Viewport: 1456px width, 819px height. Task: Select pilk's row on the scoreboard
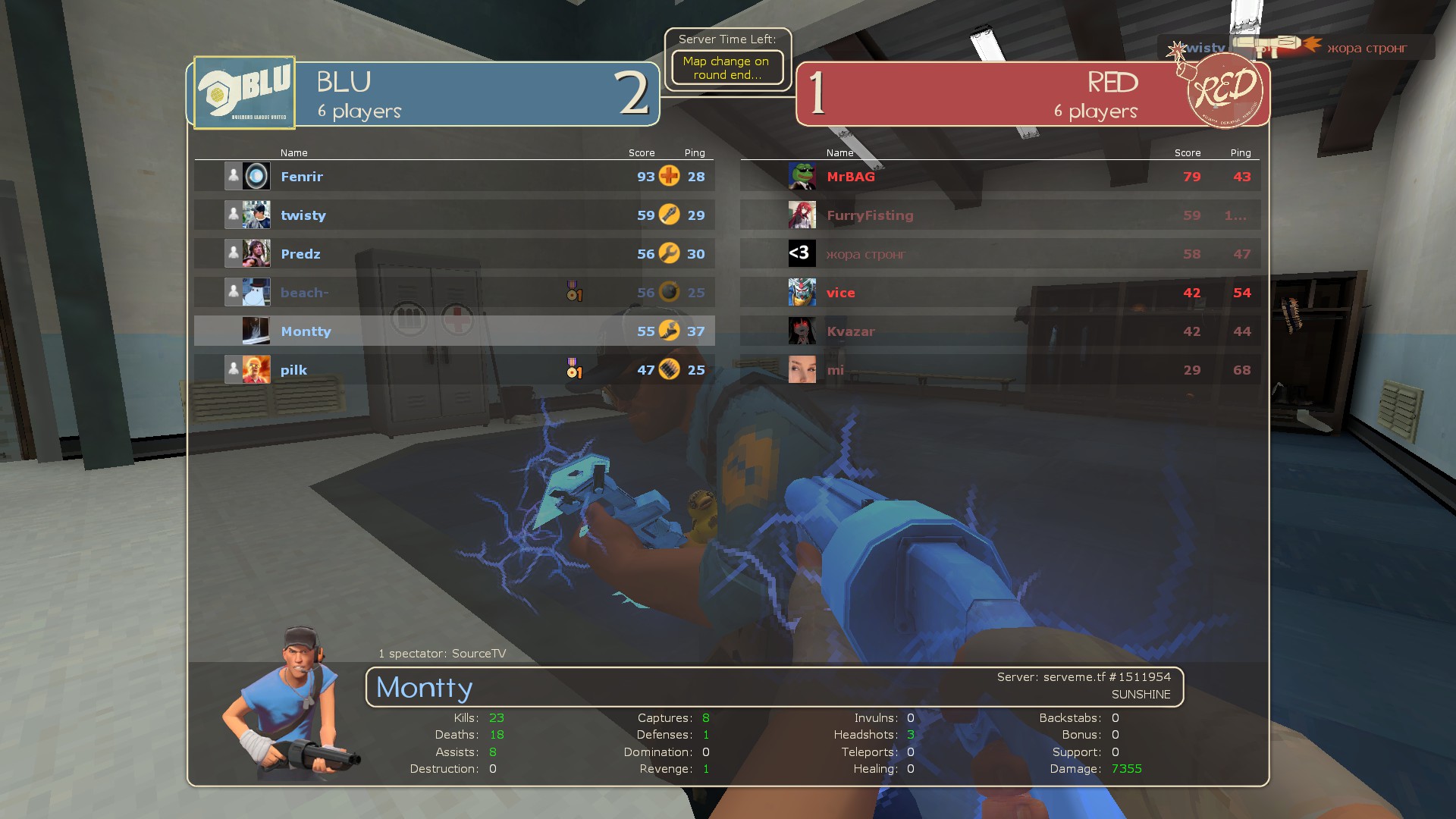[x=453, y=370]
